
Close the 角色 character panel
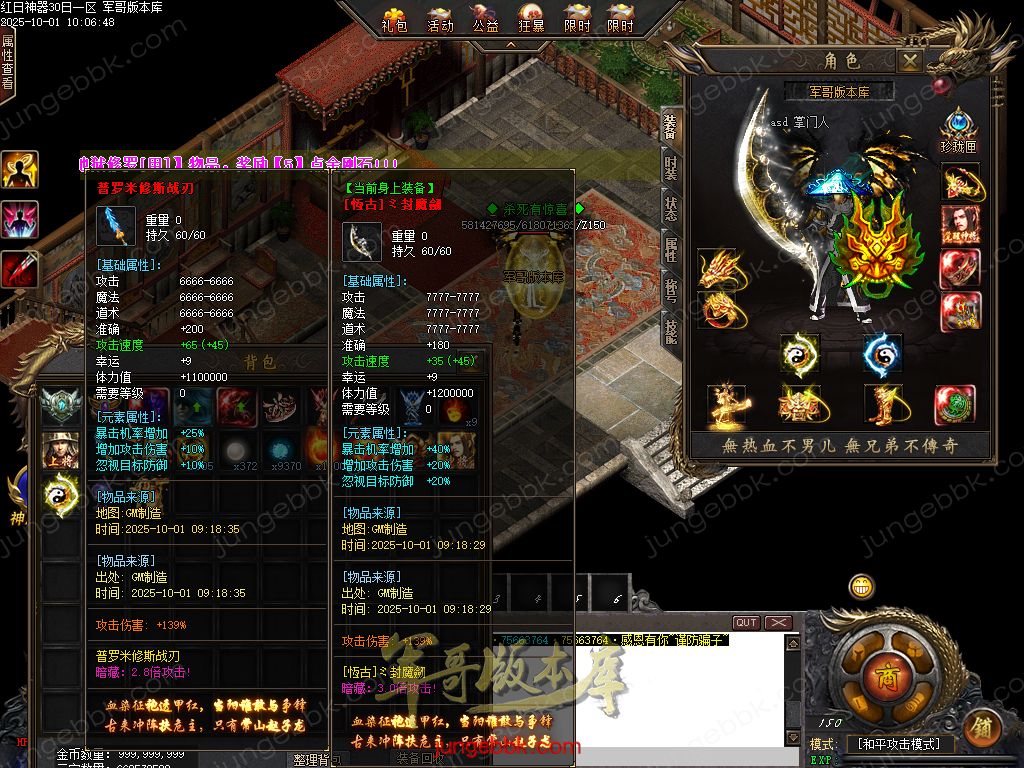point(910,61)
